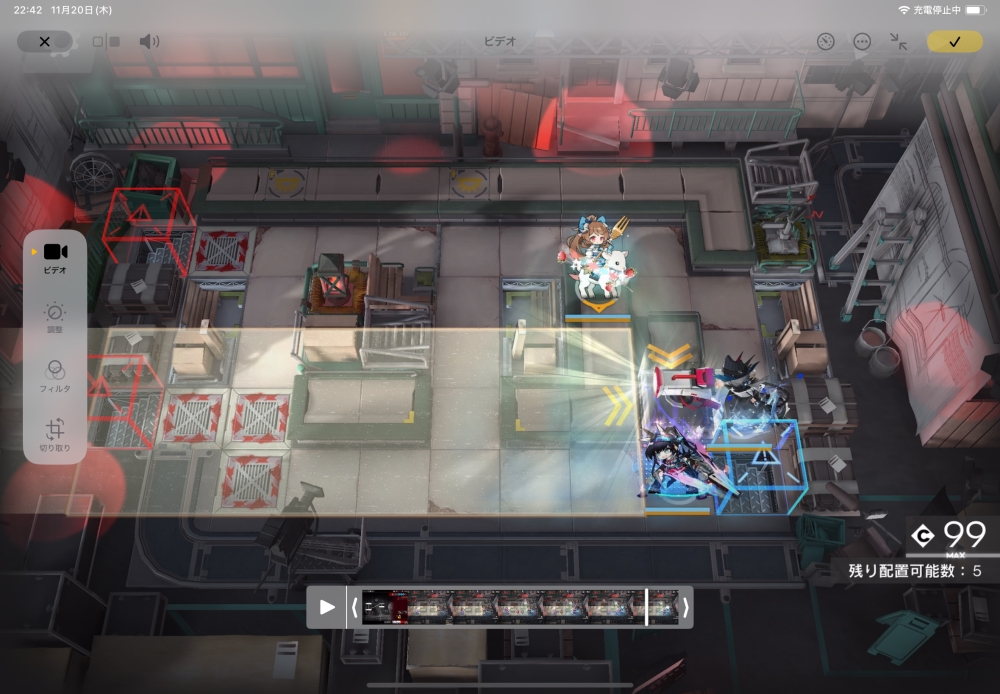Image resolution: width=1000 pixels, height=694 pixels.
Task: Click the right trim handle of the timeline
Action: coord(685,607)
